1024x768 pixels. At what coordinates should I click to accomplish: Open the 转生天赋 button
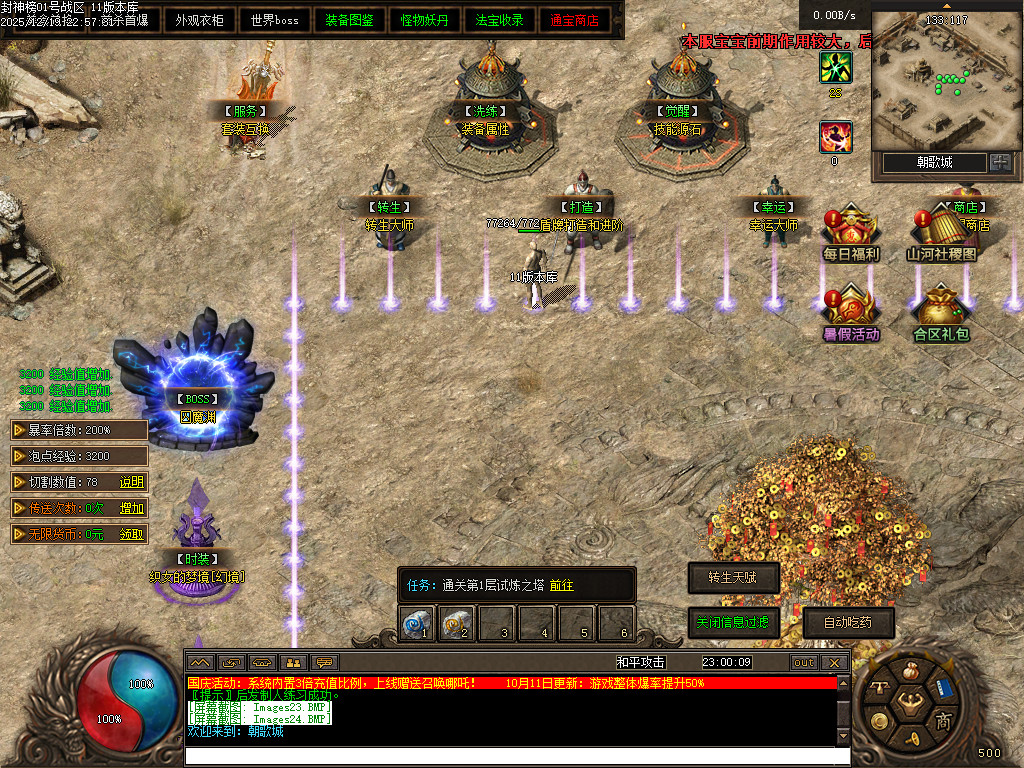tap(733, 577)
